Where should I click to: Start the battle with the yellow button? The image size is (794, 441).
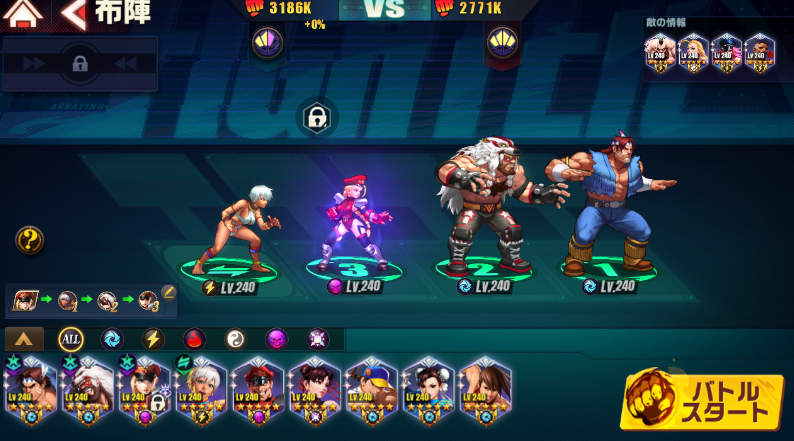click(702, 402)
